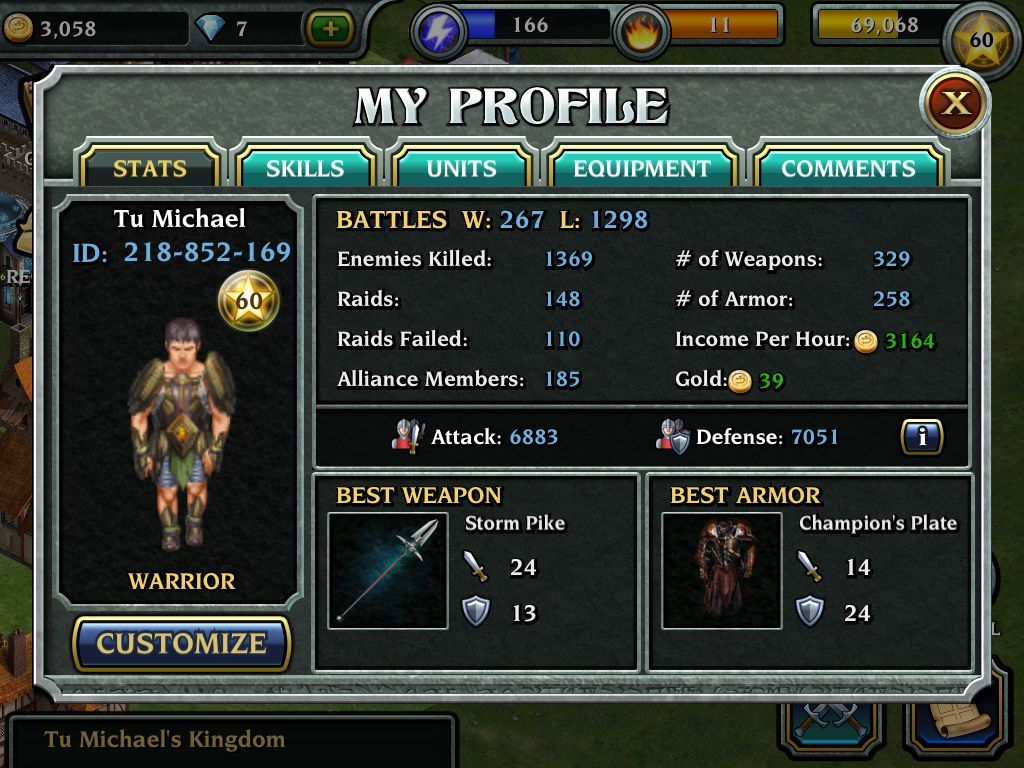Open the Units tab

click(x=461, y=168)
